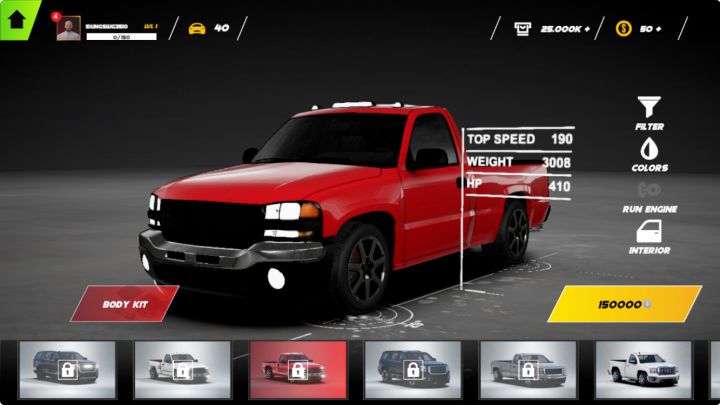Activate the Run Engine option
The image size is (720, 405).
click(649, 194)
